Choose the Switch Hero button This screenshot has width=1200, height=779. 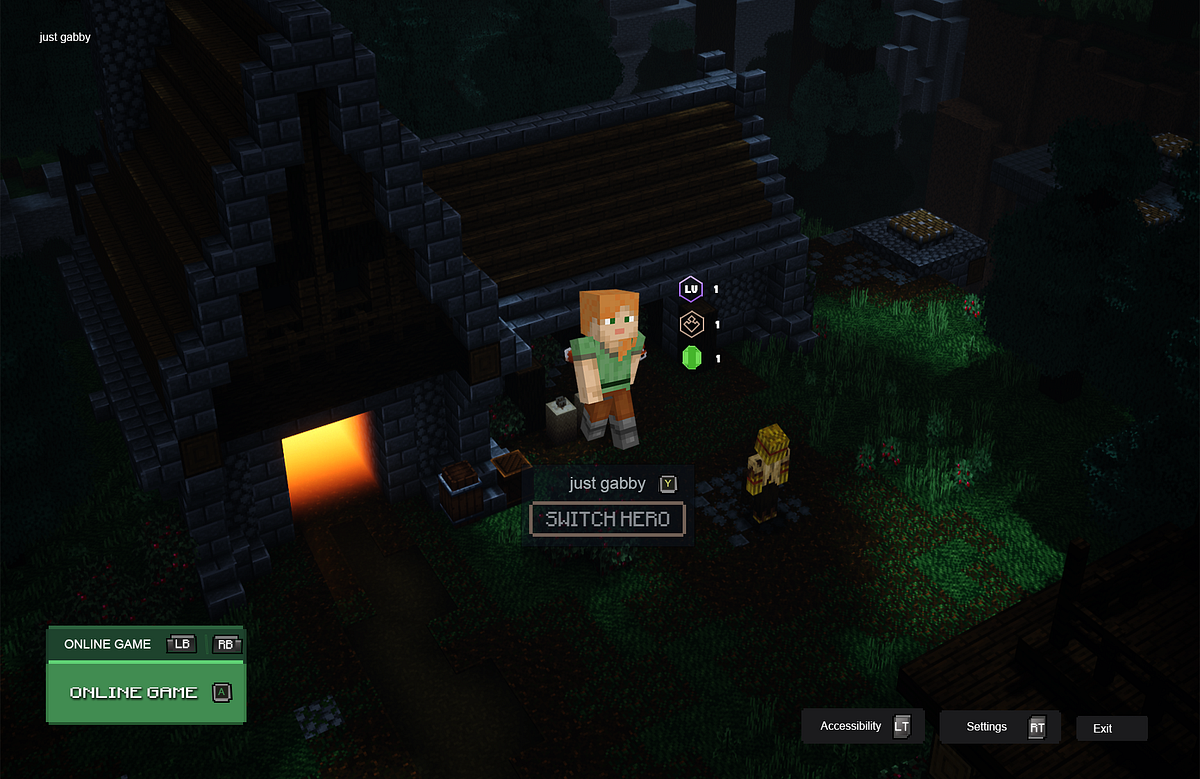click(x=607, y=520)
